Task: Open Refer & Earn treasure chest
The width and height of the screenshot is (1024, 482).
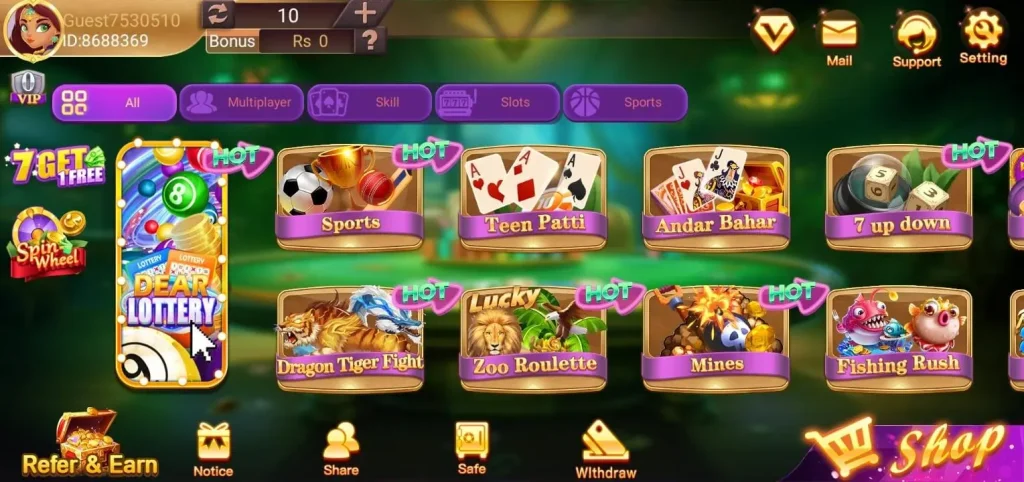Action: pyautogui.click(x=89, y=442)
